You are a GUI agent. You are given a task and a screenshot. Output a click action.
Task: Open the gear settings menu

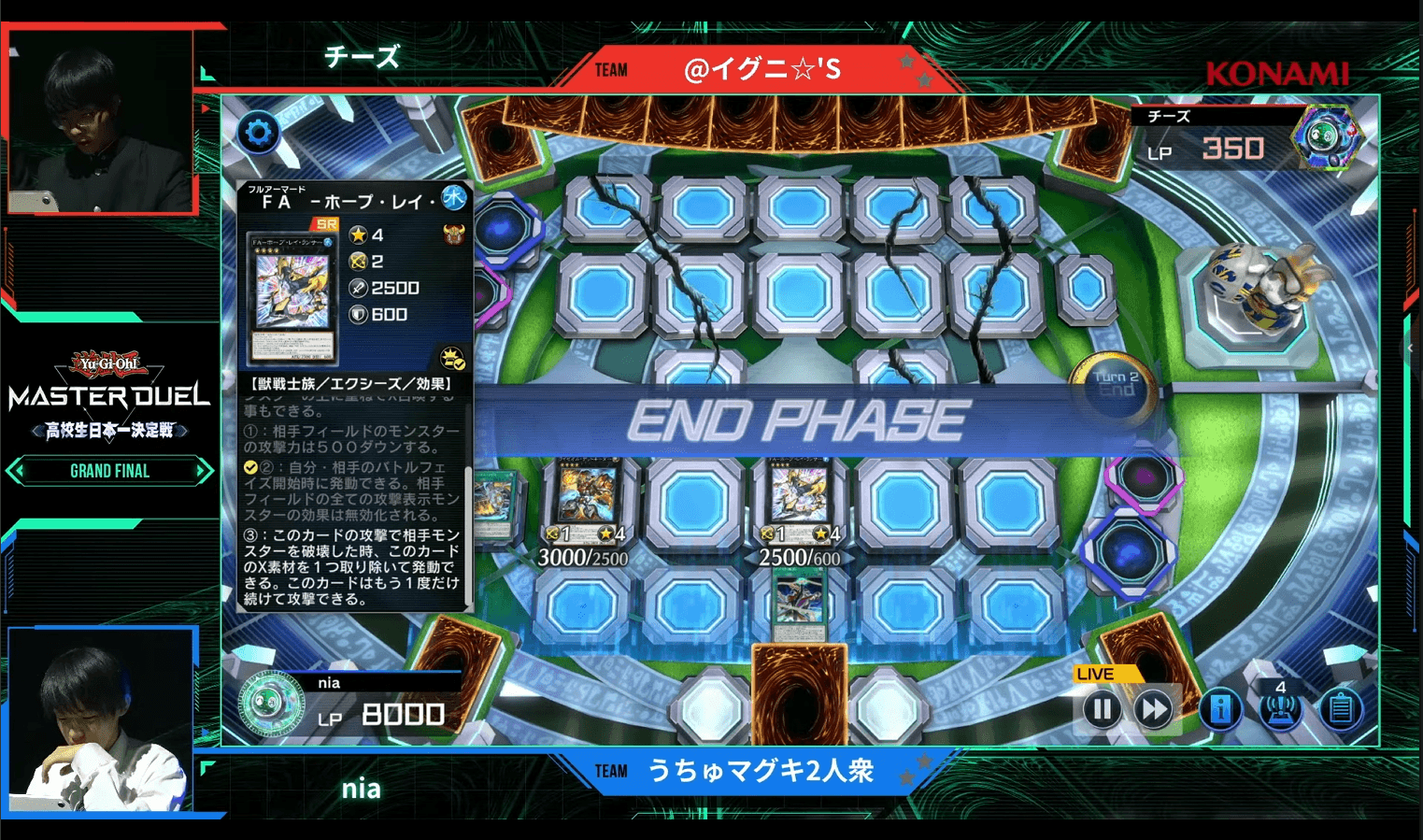tap(258, 133)
